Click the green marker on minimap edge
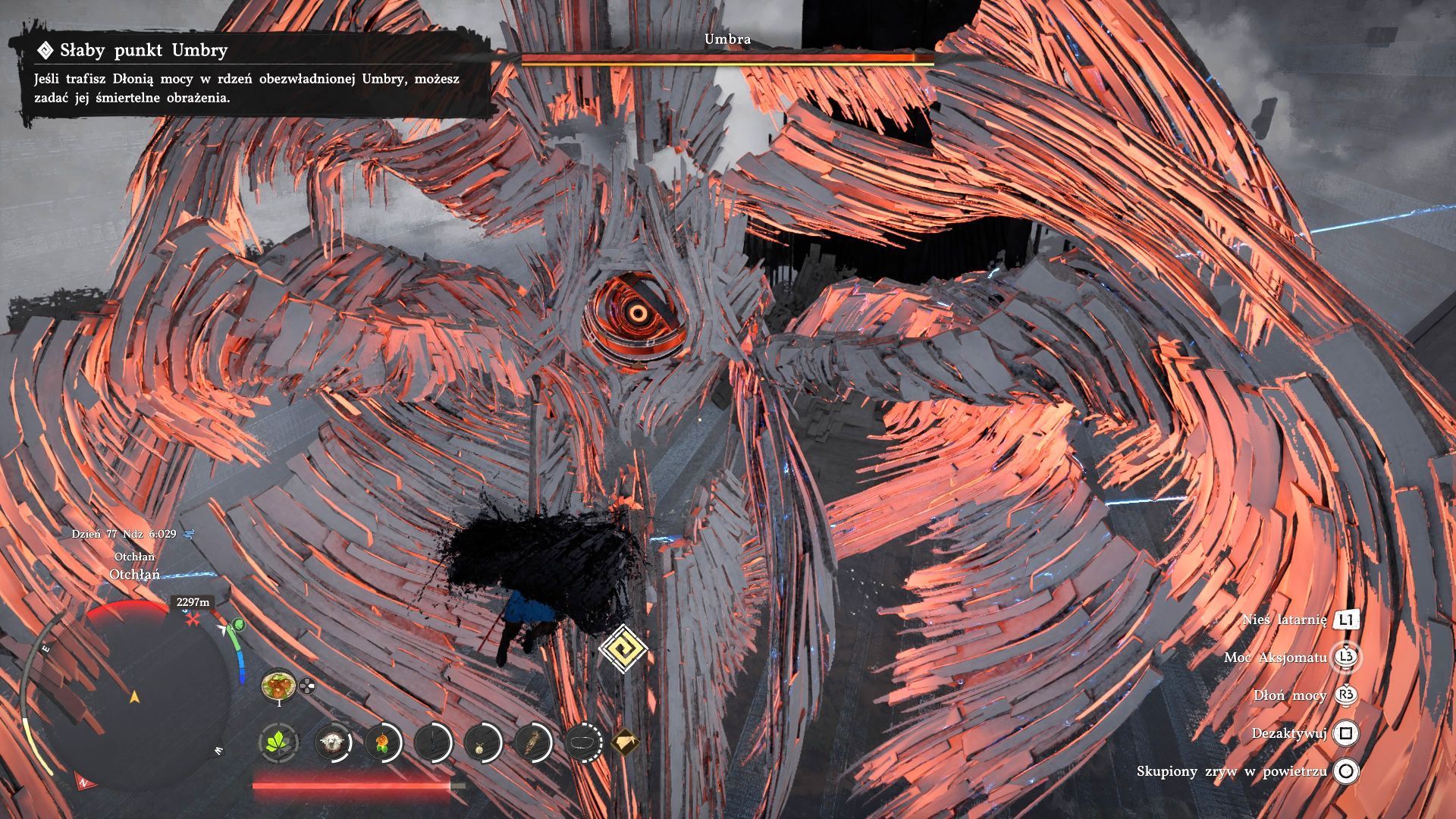Viewport: 1456px width, 819px height. coord(238,625)
